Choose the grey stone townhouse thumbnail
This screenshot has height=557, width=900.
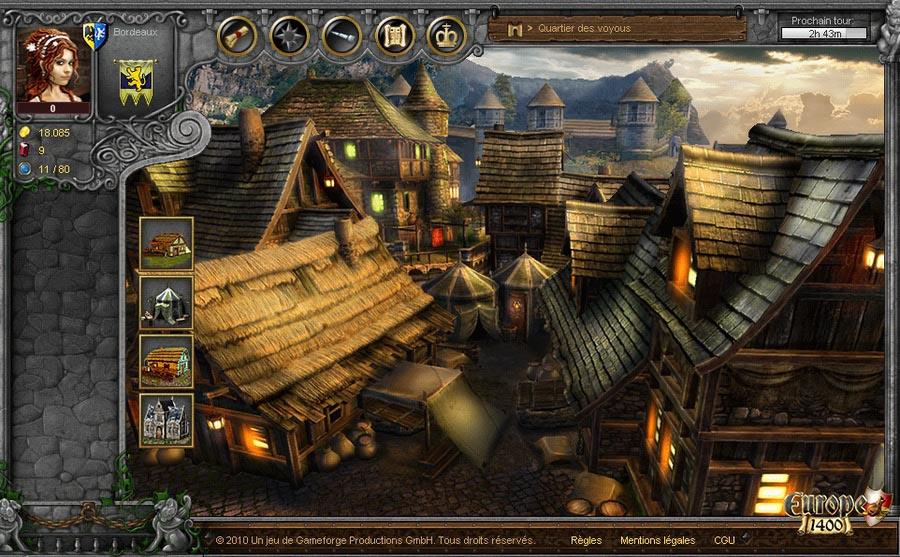click(166, 419)
